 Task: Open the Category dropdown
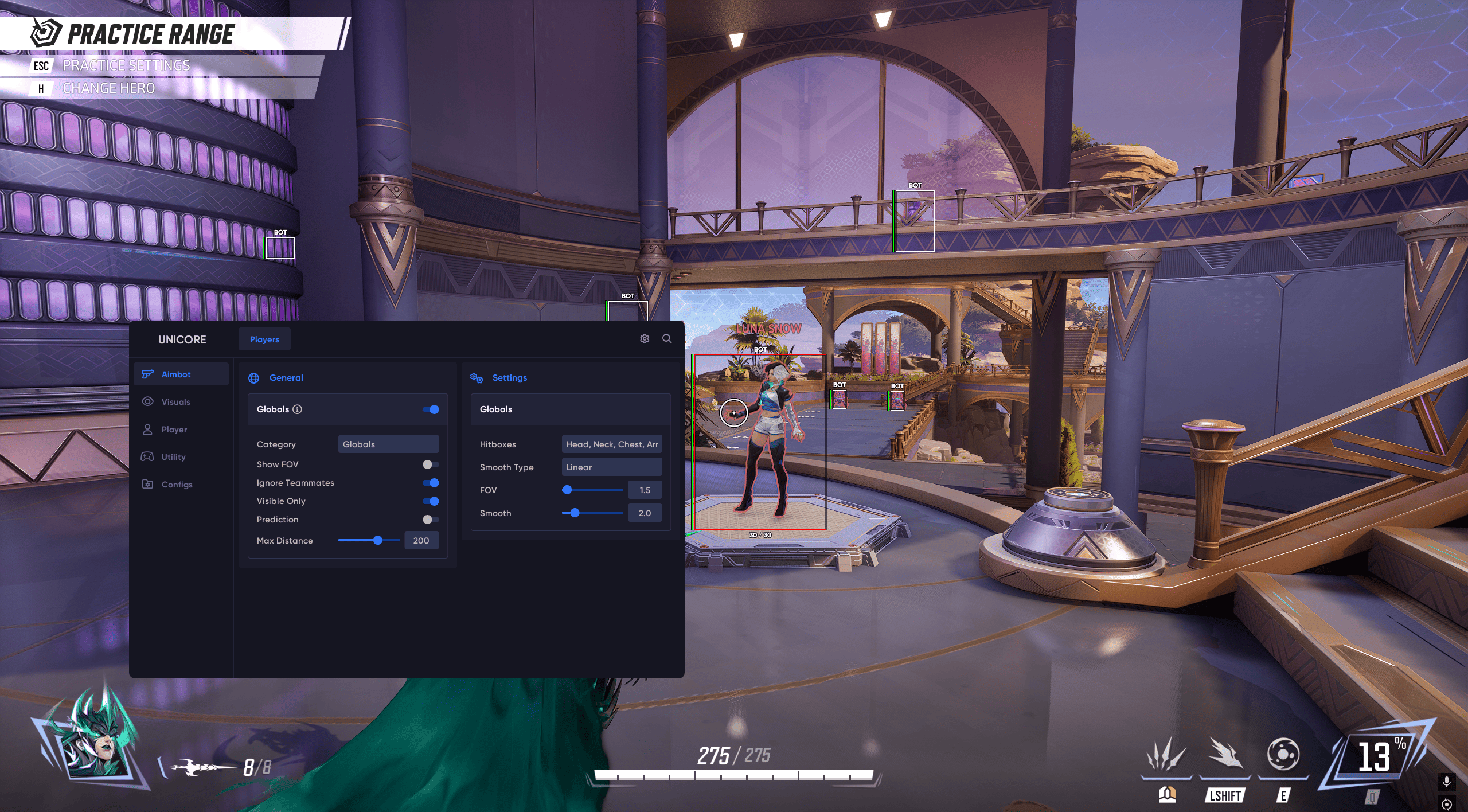pos(388,444)
